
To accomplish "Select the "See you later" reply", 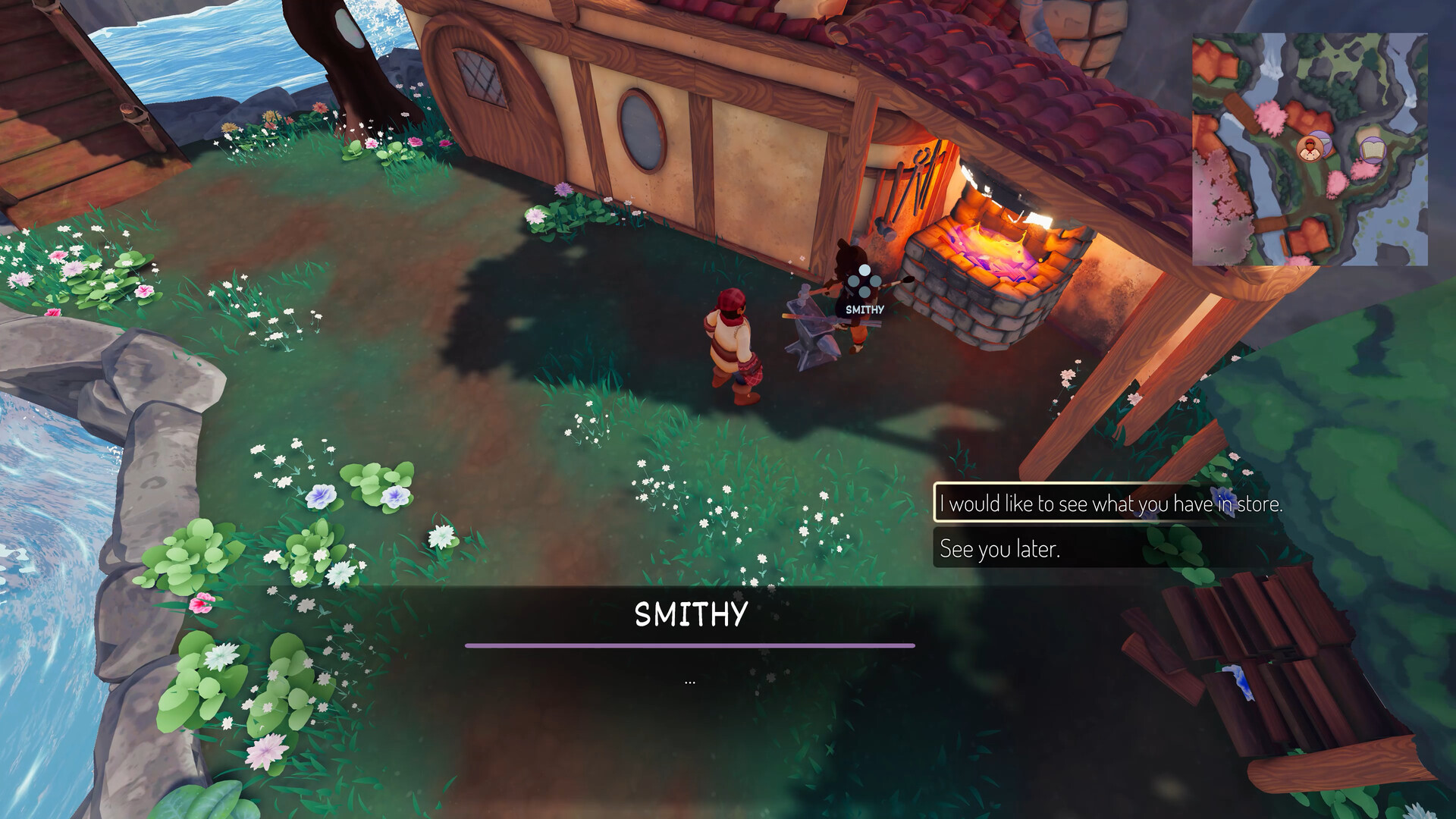I will pyautogui.click(x=999, y=548).
